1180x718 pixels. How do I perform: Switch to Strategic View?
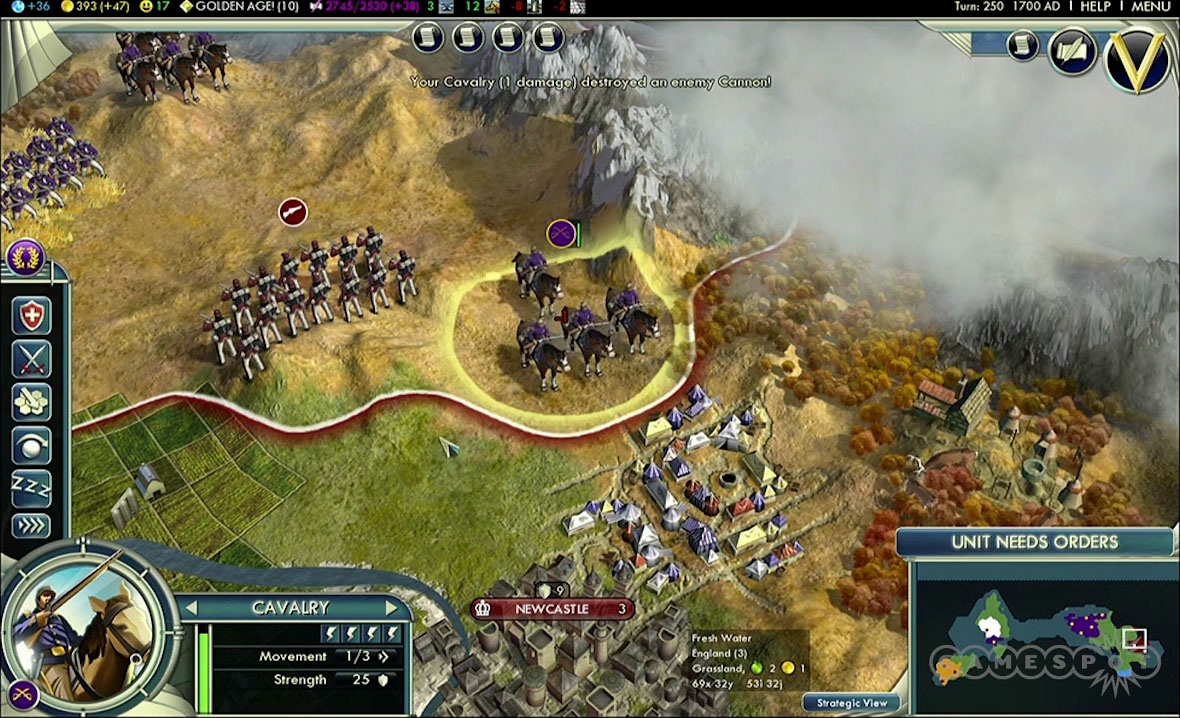coord(851,703)
